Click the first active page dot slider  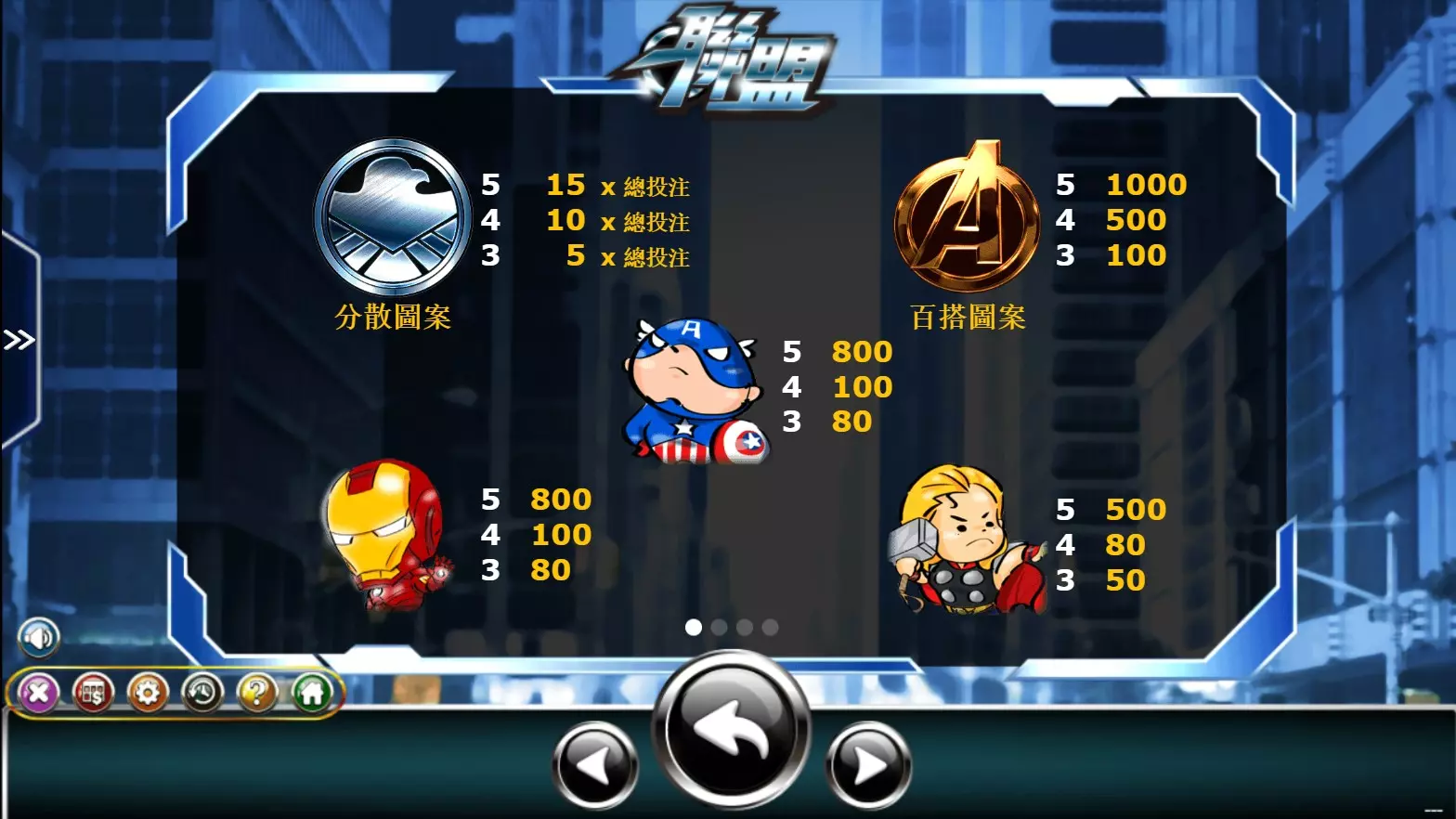point(695,629)
